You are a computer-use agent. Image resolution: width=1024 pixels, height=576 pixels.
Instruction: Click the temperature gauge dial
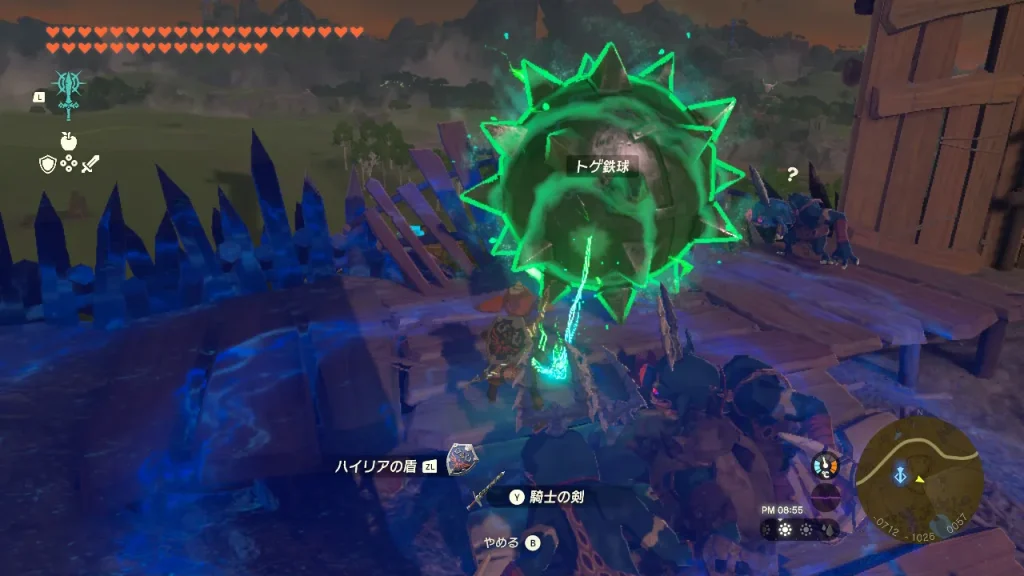point(826,465)
